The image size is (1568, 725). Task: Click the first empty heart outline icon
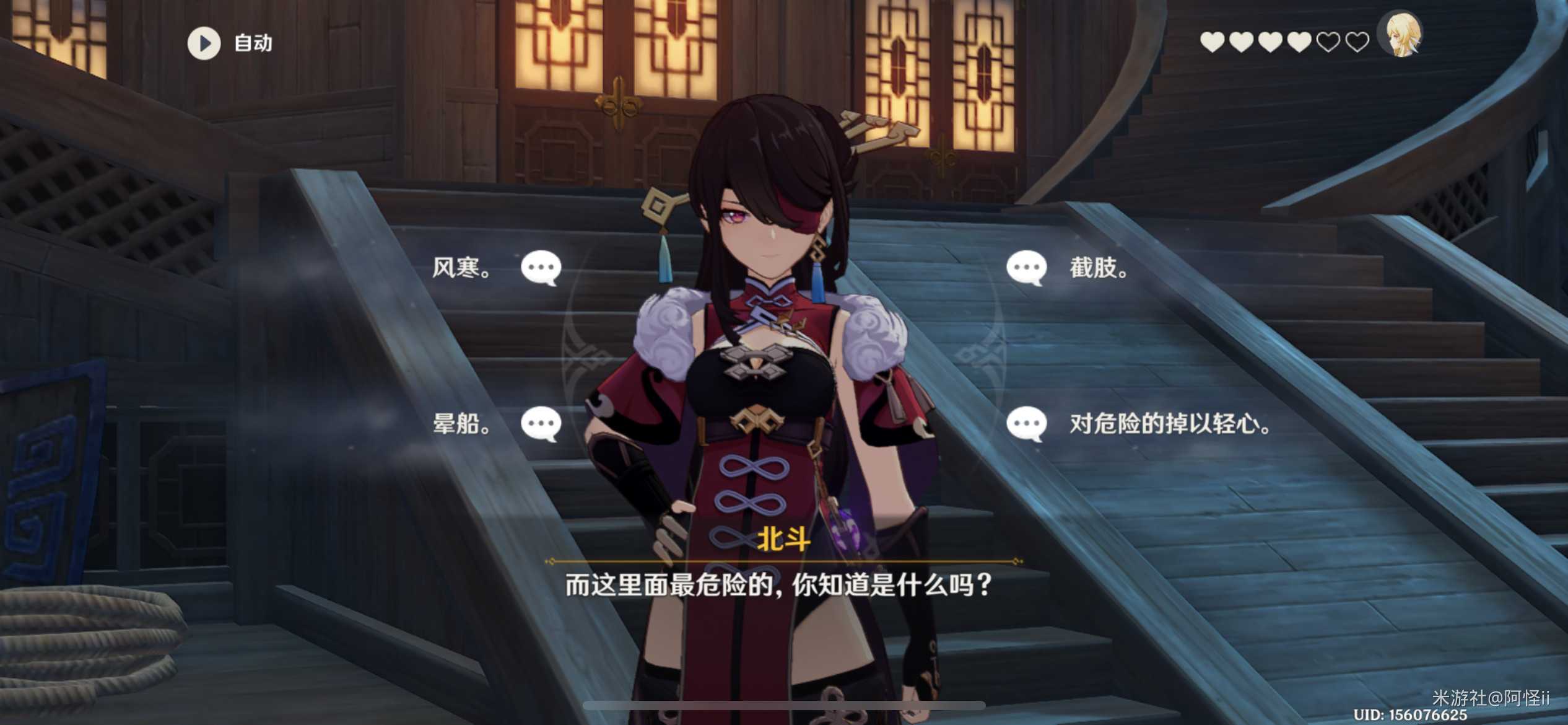point(1330,42)
